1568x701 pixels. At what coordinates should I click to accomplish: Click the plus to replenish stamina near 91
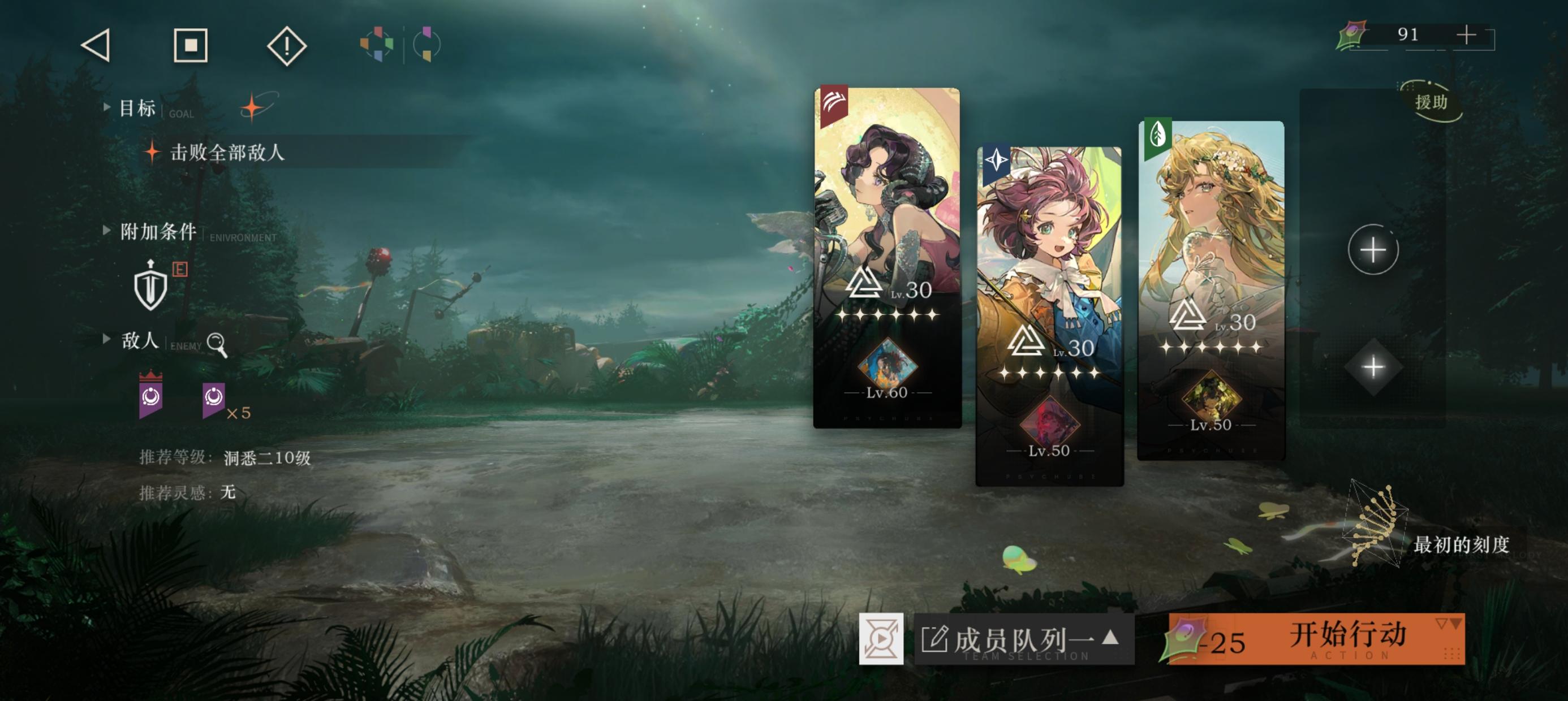click(1467, 34)
